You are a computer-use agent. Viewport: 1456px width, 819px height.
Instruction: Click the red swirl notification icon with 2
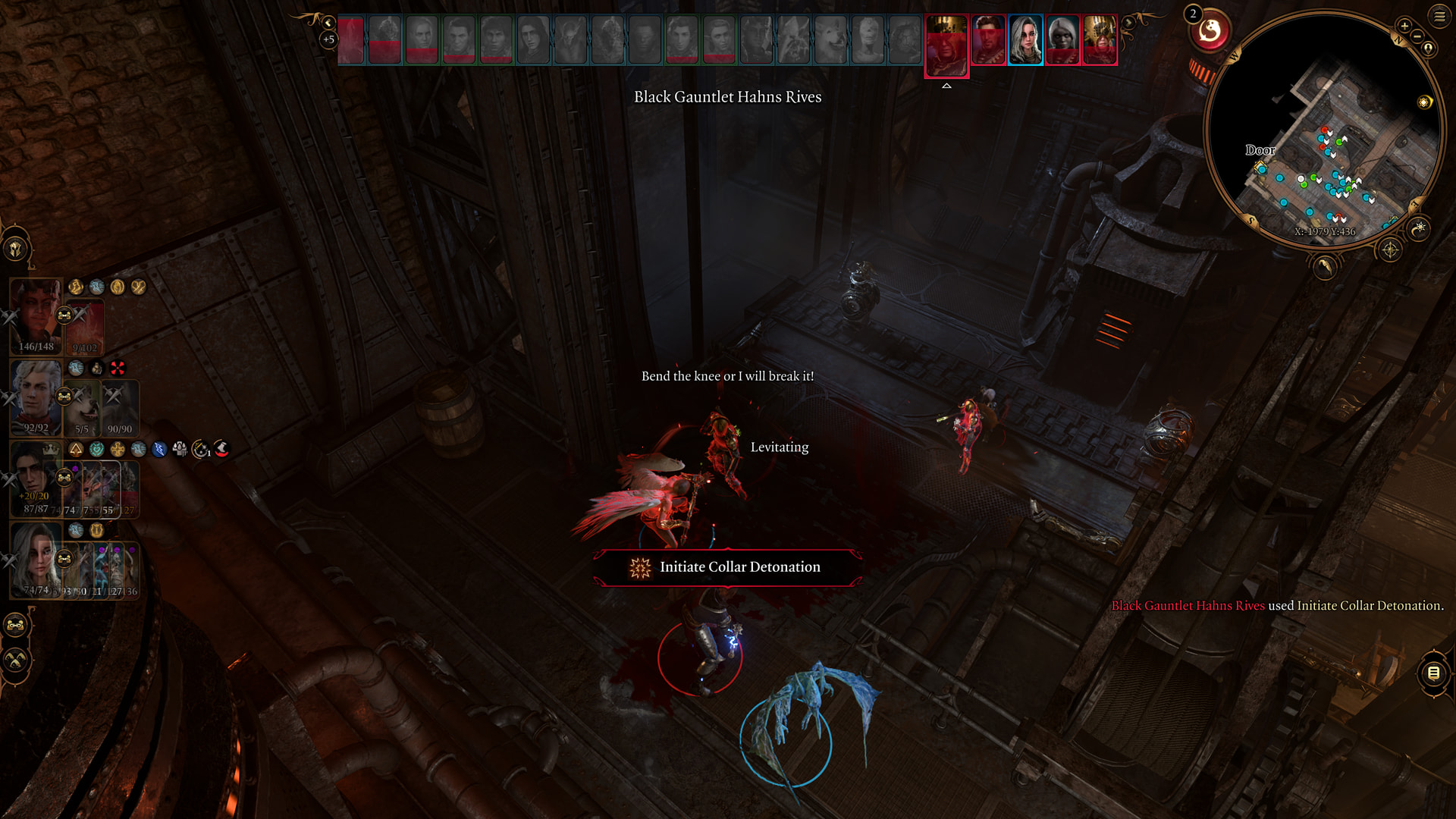click(1210, 32)
